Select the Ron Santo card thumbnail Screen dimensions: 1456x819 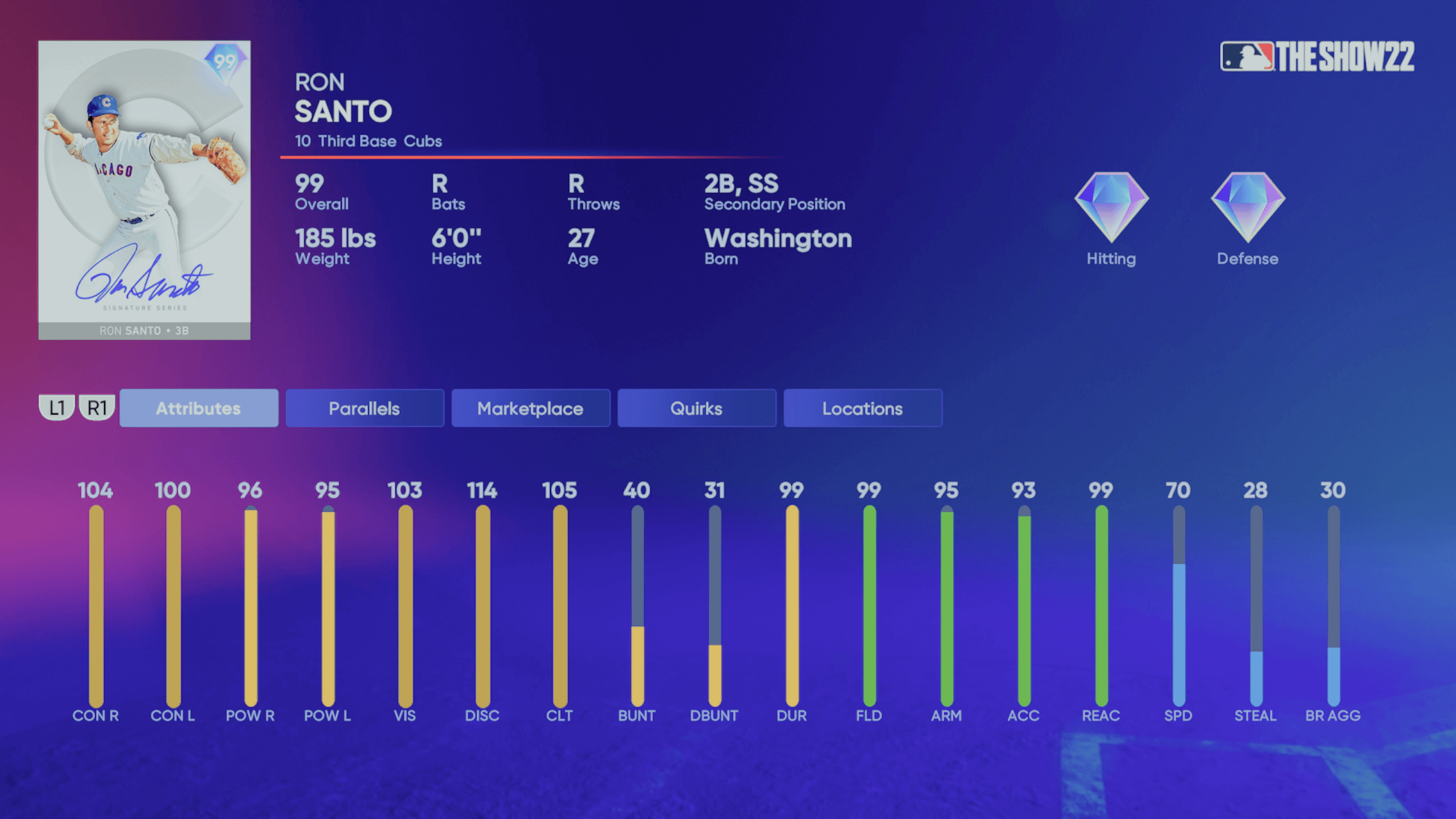[x=144, y=191]
